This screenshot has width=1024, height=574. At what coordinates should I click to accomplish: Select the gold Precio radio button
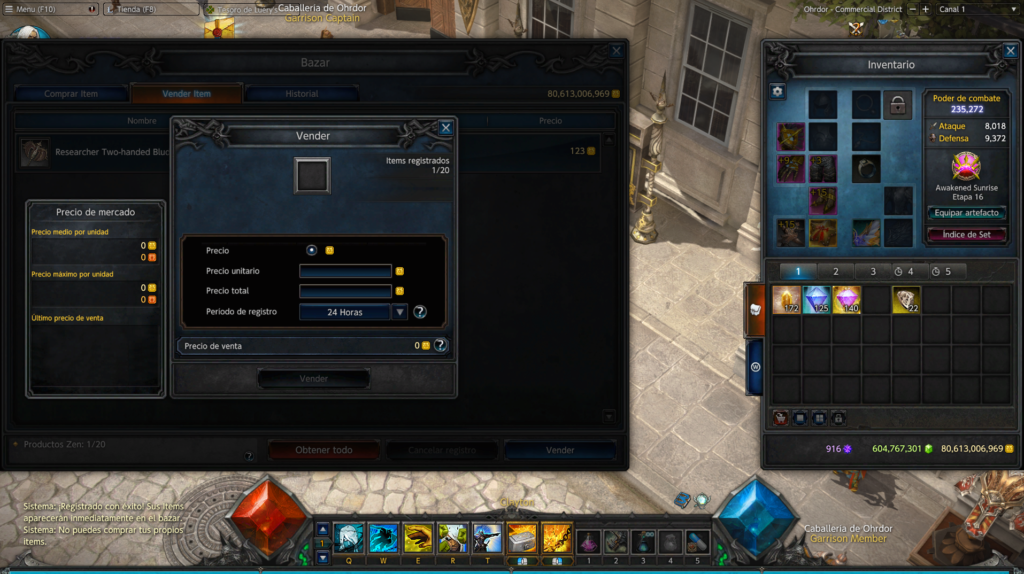[x=312, y=250]
